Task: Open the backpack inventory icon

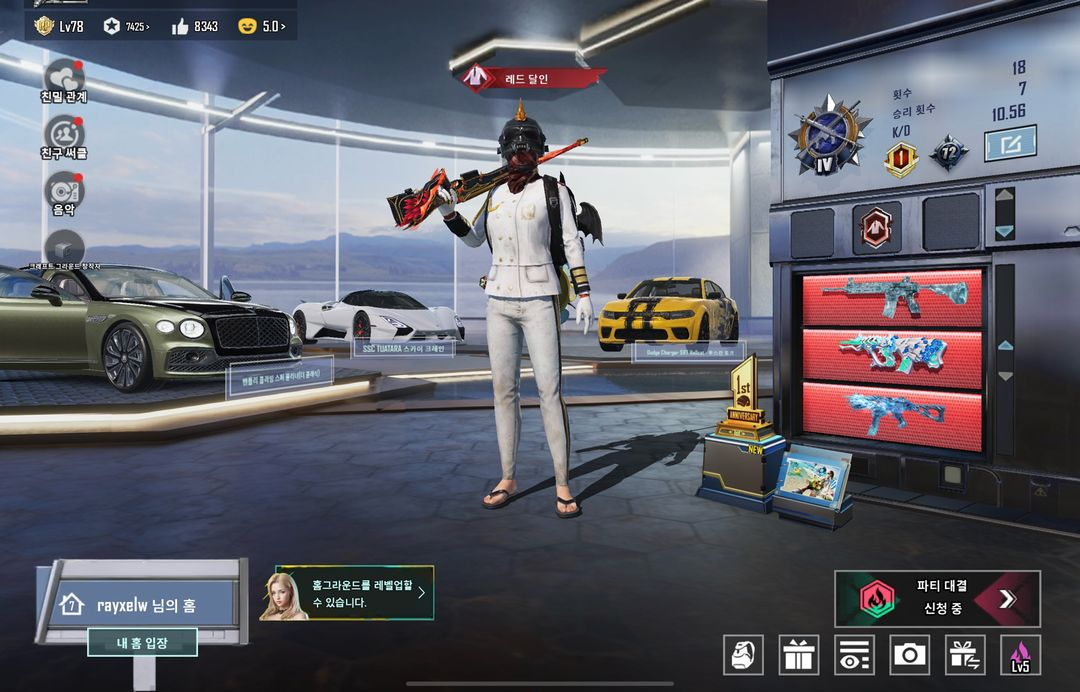Action: 743,655
